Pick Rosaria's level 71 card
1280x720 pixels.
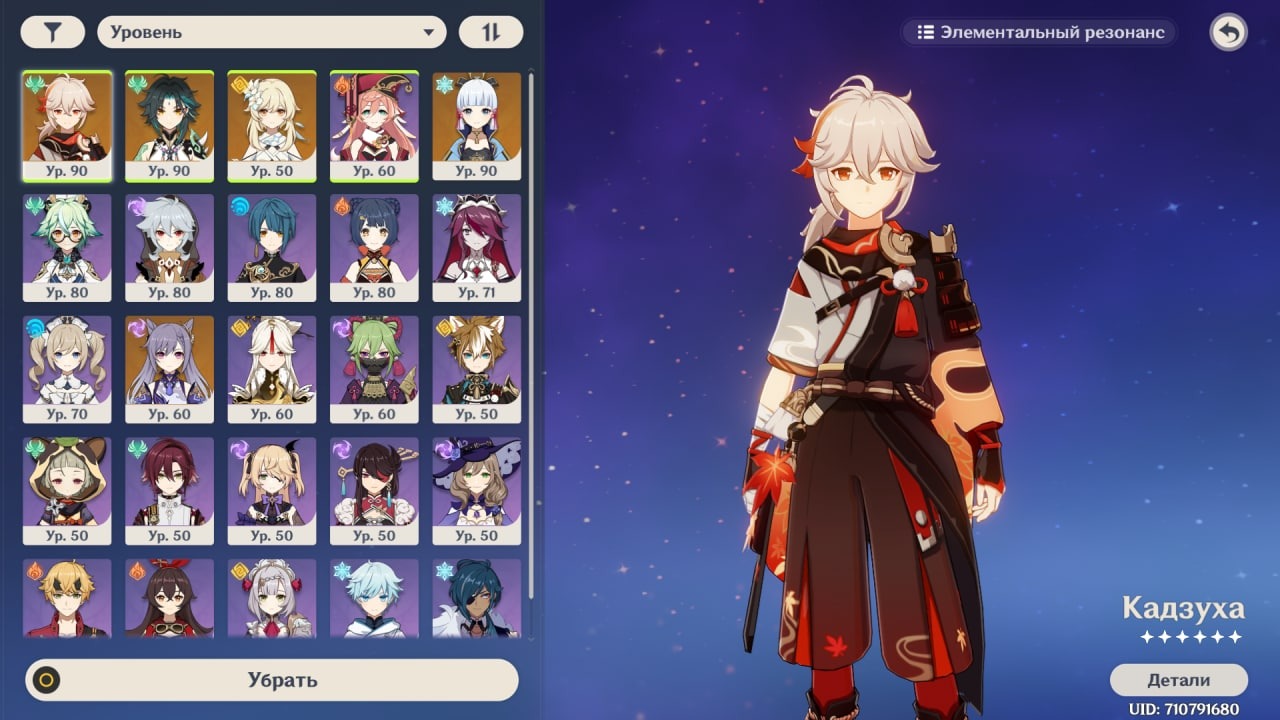point(477,247)
